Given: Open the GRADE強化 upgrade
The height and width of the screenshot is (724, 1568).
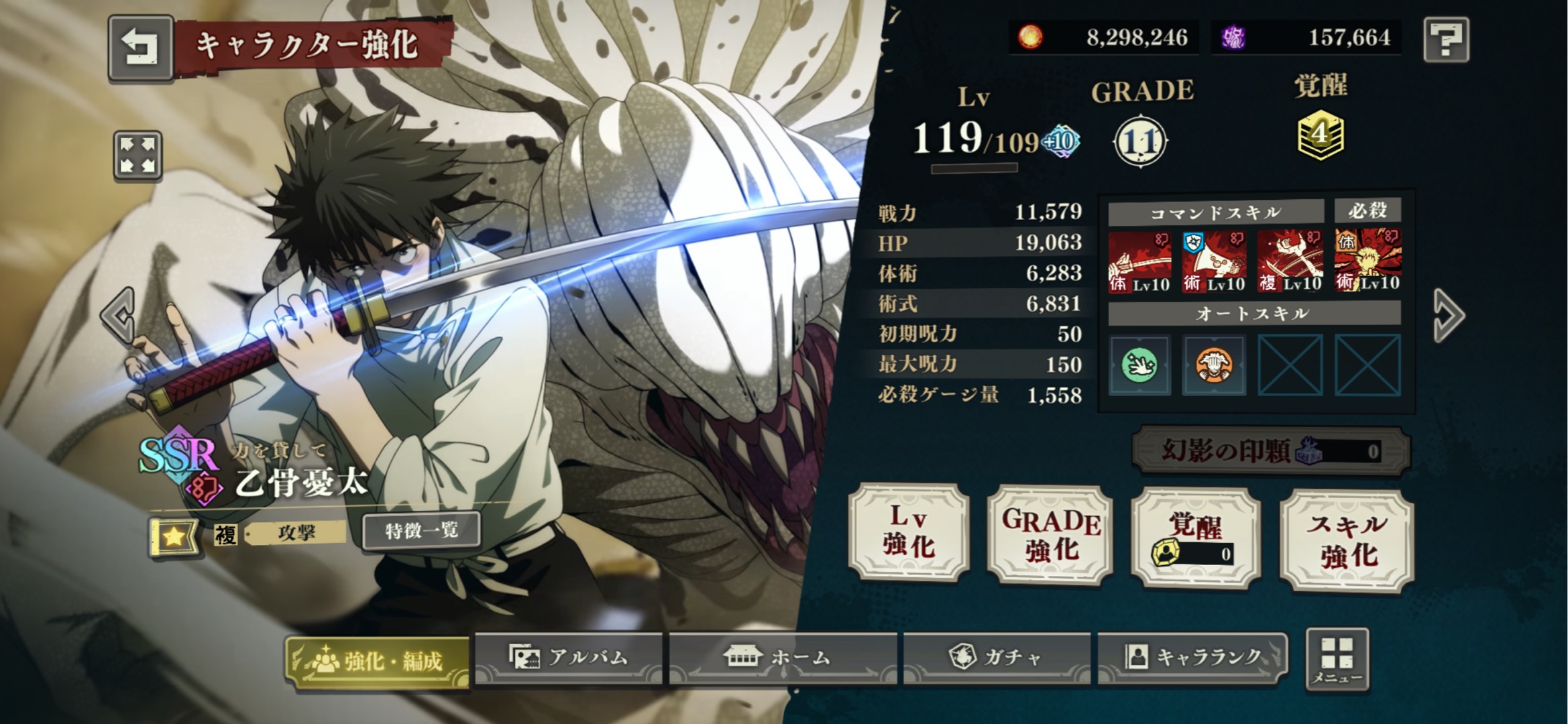Looking at the screenshot, I should coord(1050,535).
